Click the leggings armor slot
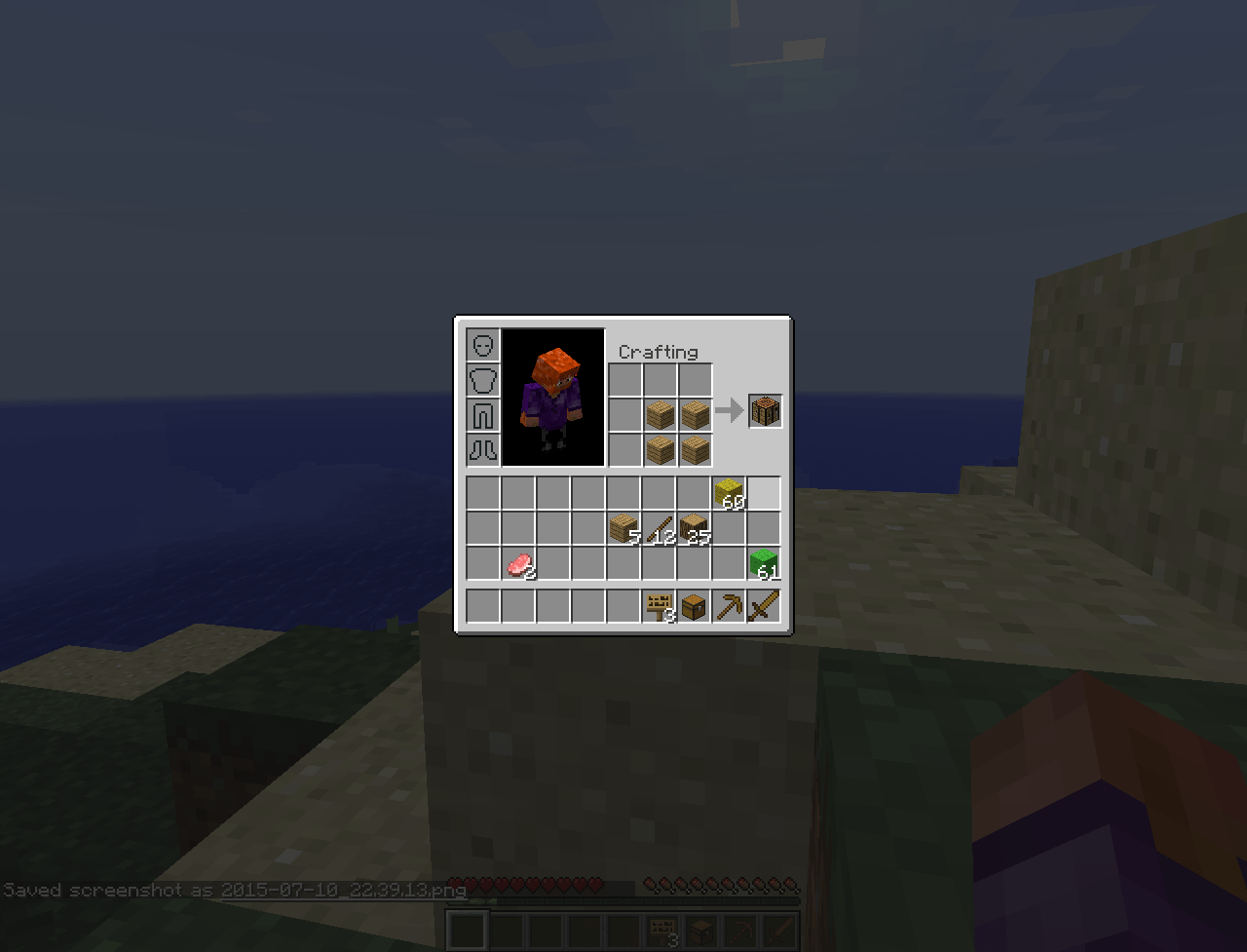Viewport: 1247px width, 952px height. tap(483, 415)
